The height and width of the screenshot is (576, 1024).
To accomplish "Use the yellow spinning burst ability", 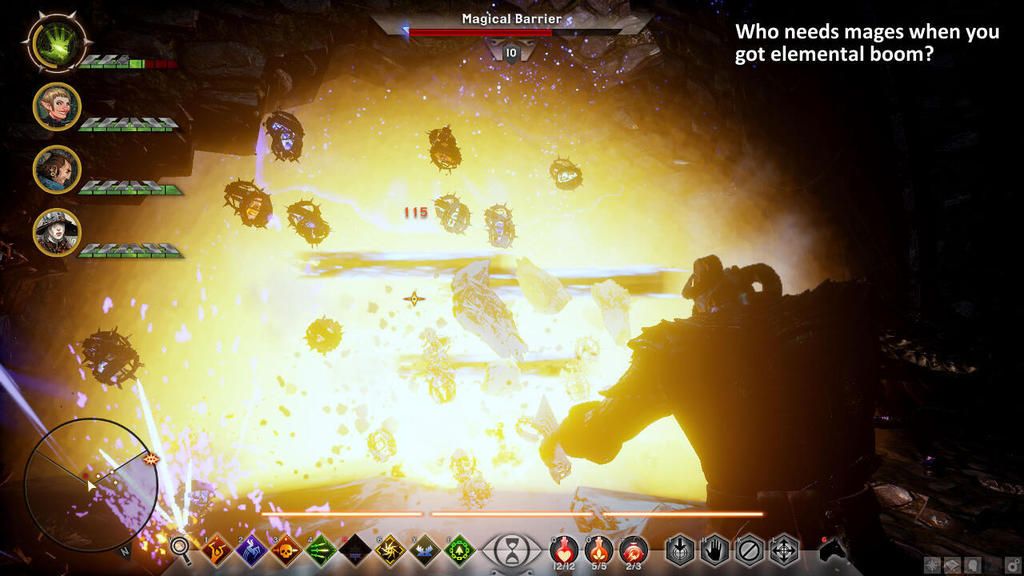I will [389, 548].
